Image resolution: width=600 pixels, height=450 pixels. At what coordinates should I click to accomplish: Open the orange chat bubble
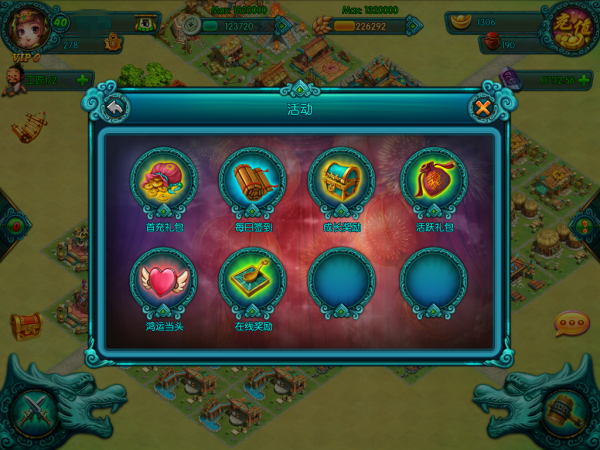tap(572, 324)
